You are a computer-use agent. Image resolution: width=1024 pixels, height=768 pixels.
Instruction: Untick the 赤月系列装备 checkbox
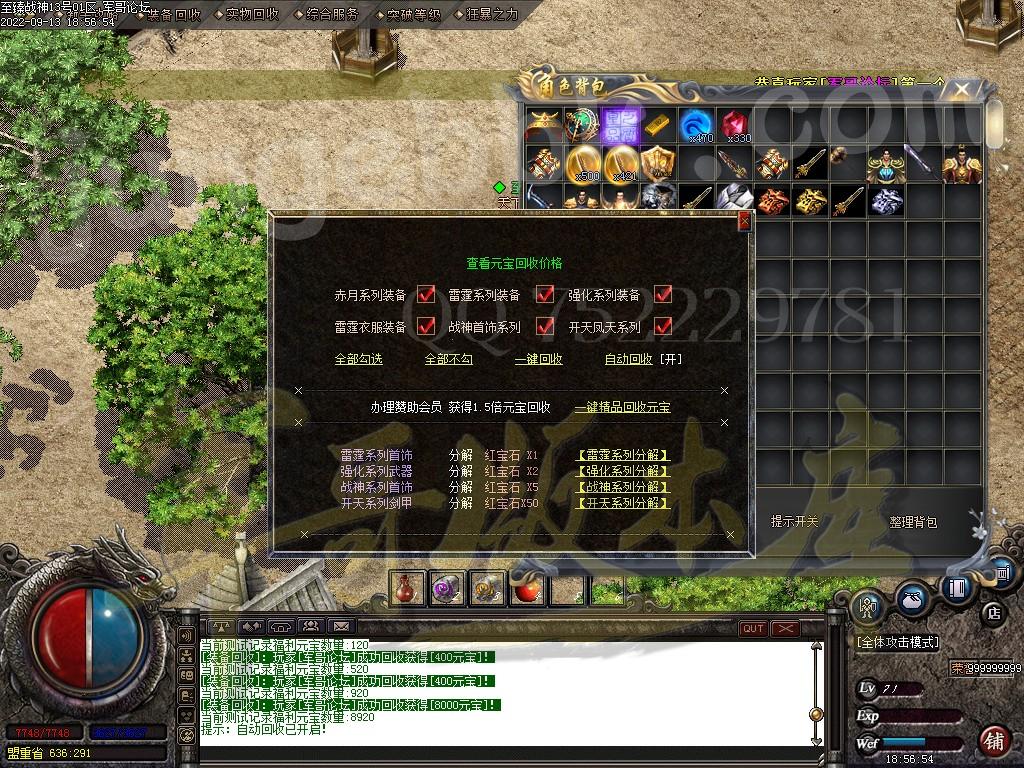(427, 295)
